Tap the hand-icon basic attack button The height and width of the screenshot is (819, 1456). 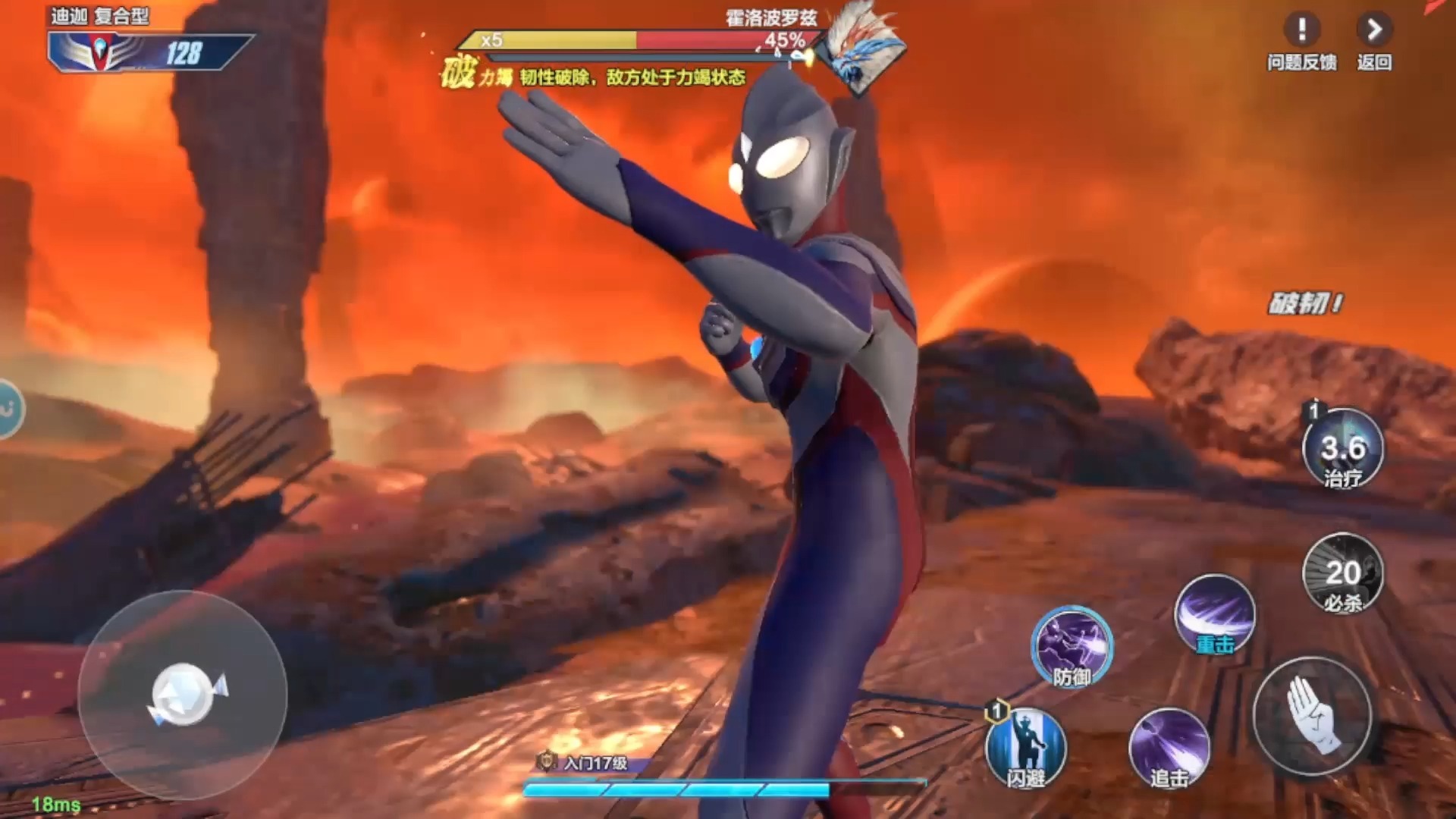click(x=1312, y=715)
